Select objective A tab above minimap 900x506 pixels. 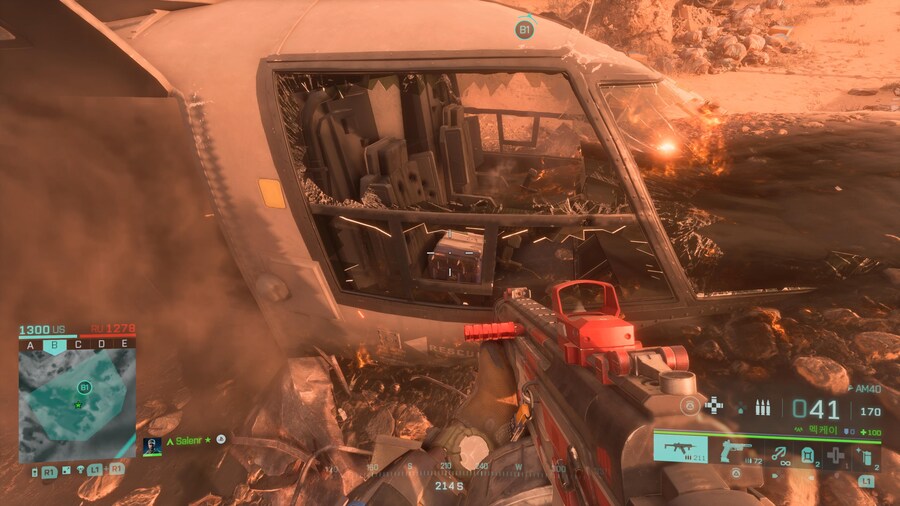(x=31, y=344)
